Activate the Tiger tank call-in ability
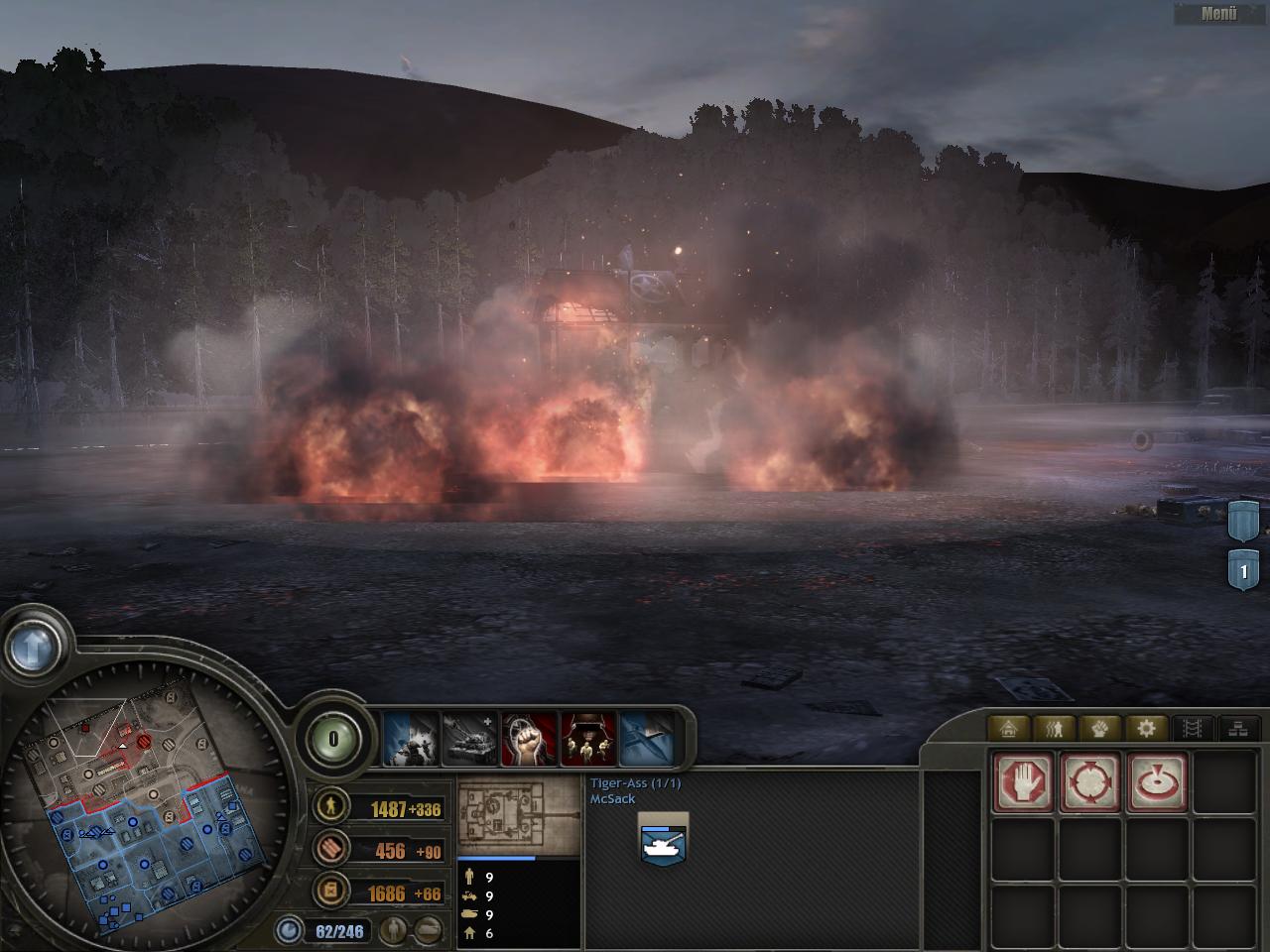This screenshot has width=1270, height=952. point(469,740)
